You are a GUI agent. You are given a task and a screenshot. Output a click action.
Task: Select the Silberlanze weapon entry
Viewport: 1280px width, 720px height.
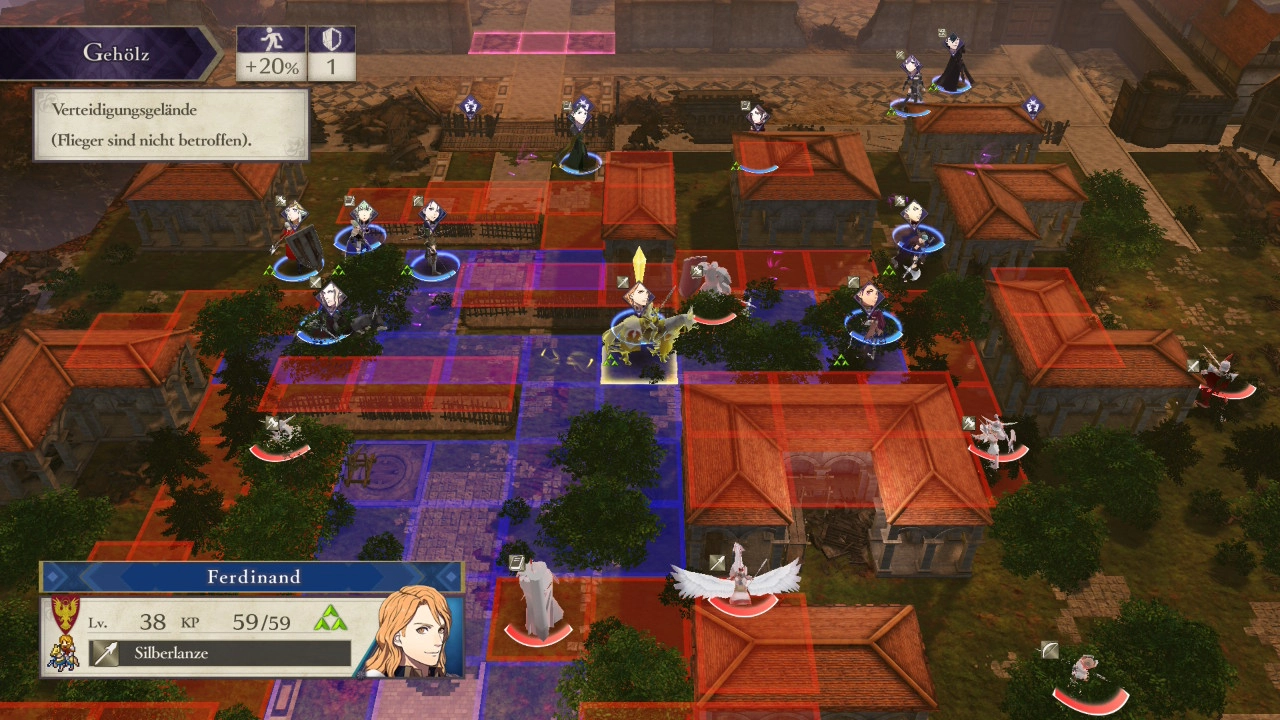tap(220, 654)
